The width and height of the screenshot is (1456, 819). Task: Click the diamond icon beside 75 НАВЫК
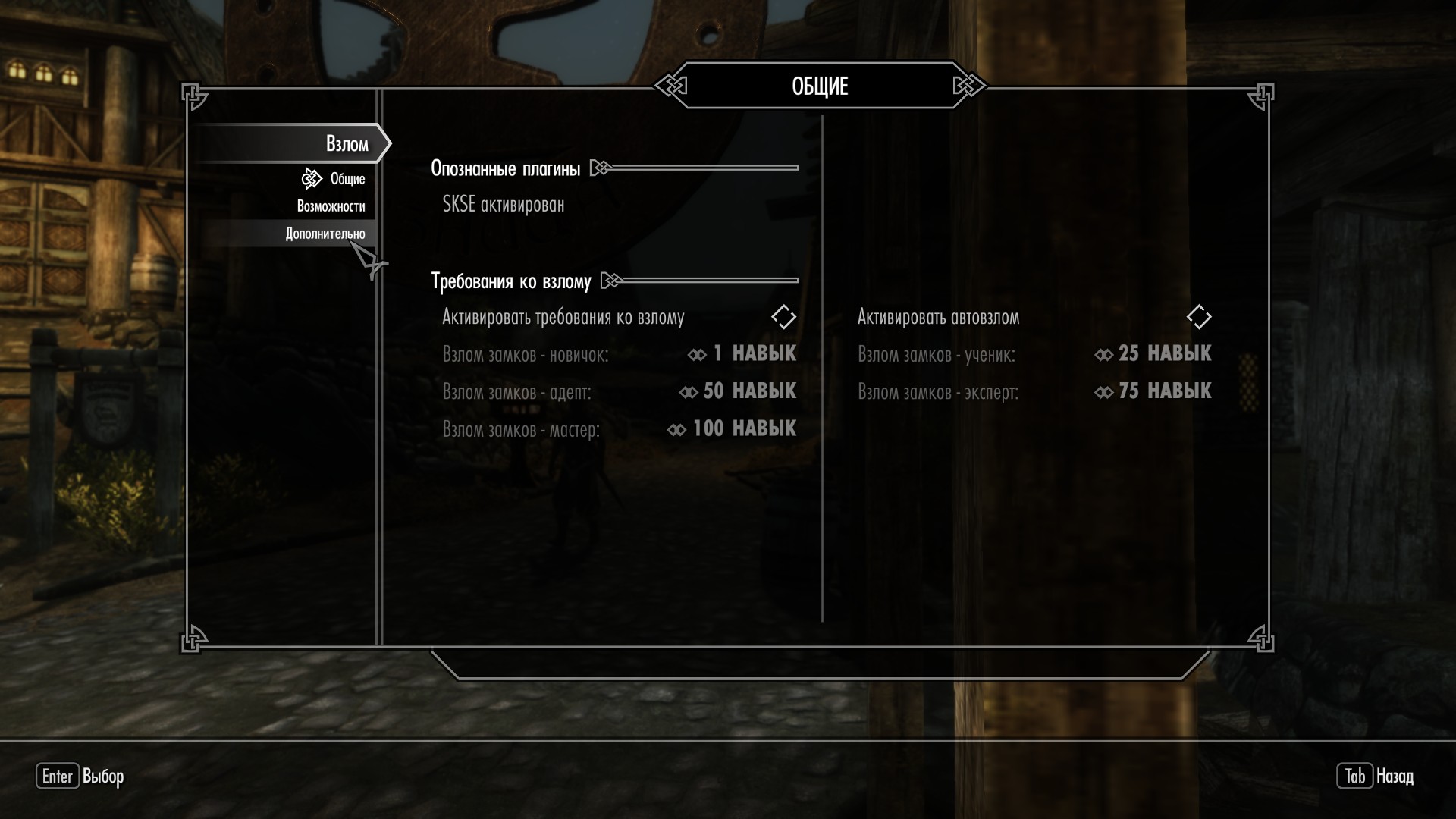click(x=1104, y=391)
